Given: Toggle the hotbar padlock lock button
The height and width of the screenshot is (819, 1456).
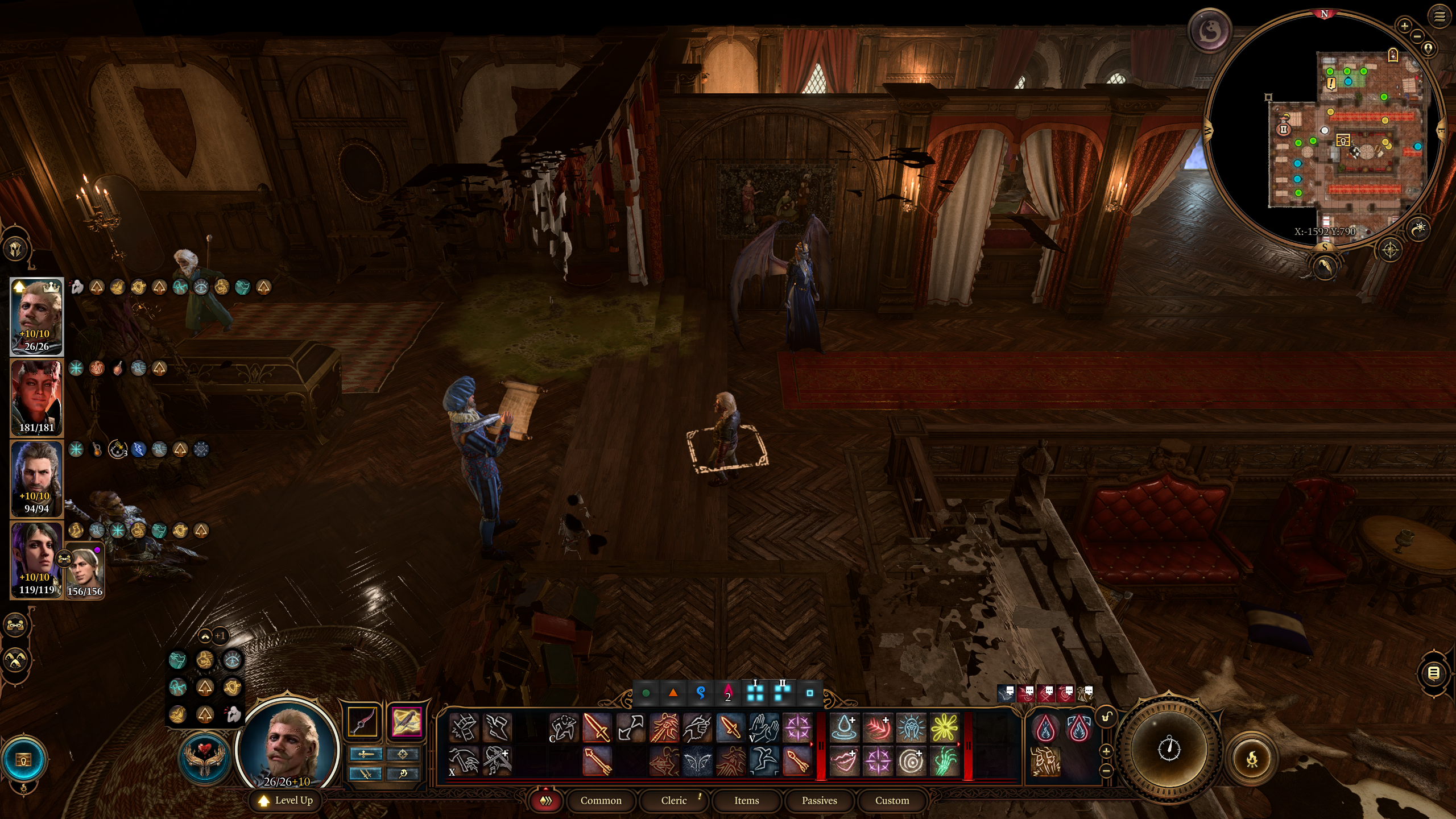Looking at the screenshot, I should (1106, 717).
